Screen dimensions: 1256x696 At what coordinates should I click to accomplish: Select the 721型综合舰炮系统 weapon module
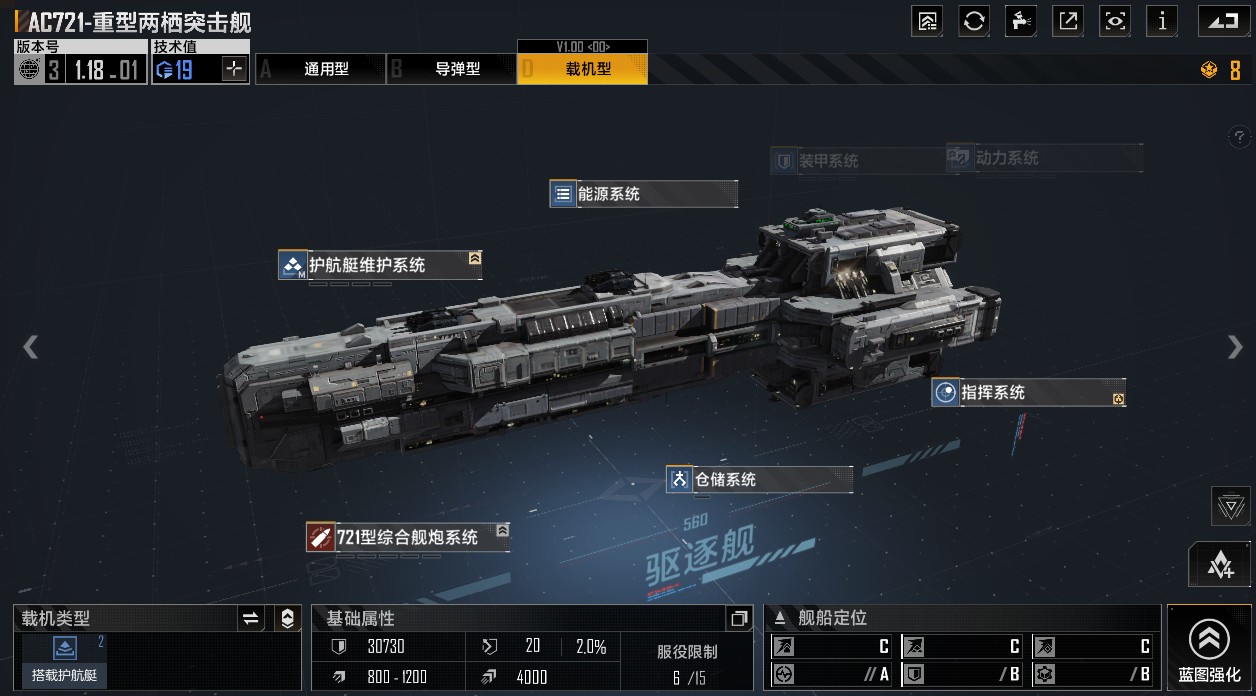(x=407, y=537)
